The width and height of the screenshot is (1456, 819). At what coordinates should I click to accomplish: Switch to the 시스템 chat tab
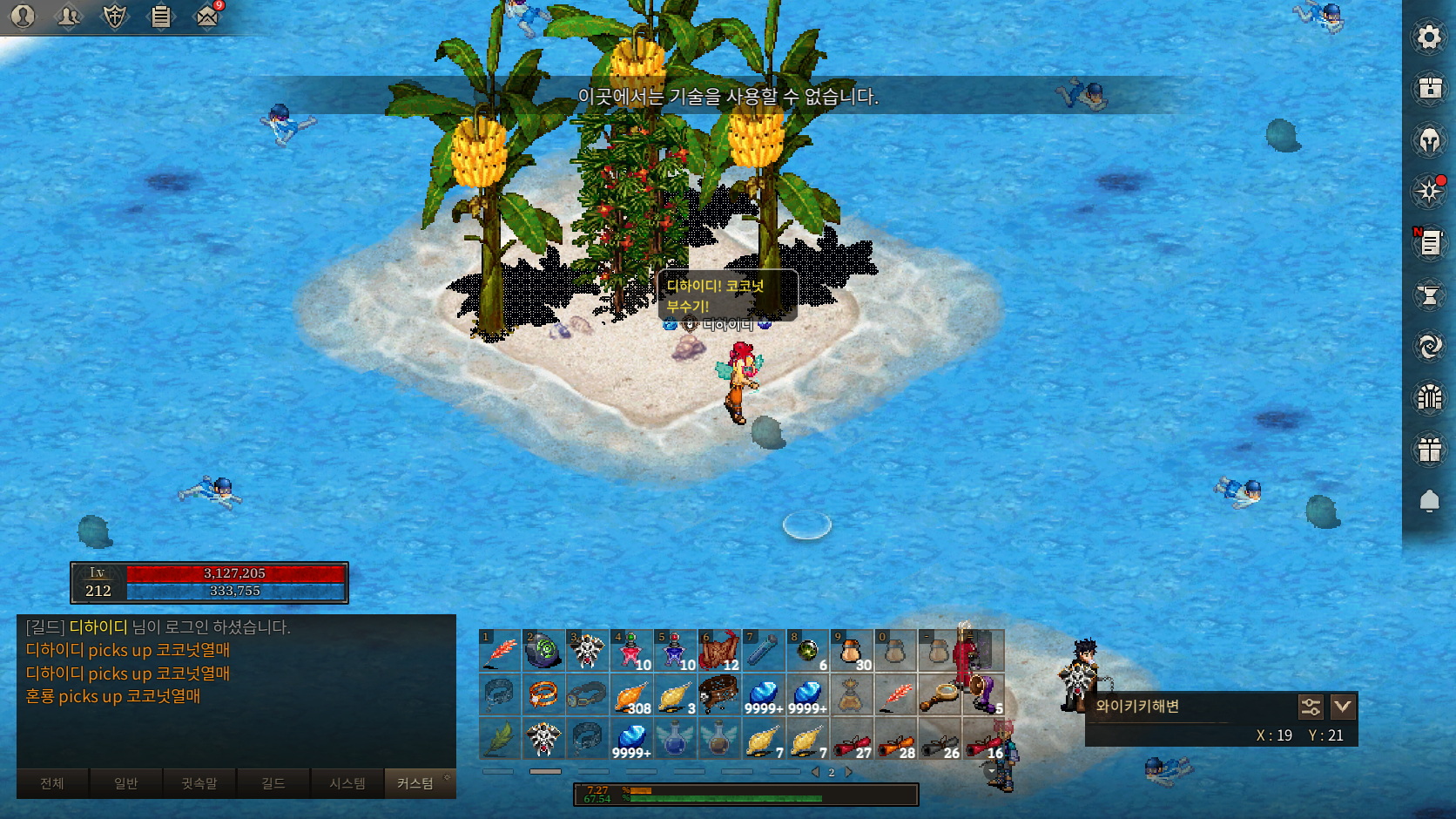pyautogui.click(x=347, y=783)
